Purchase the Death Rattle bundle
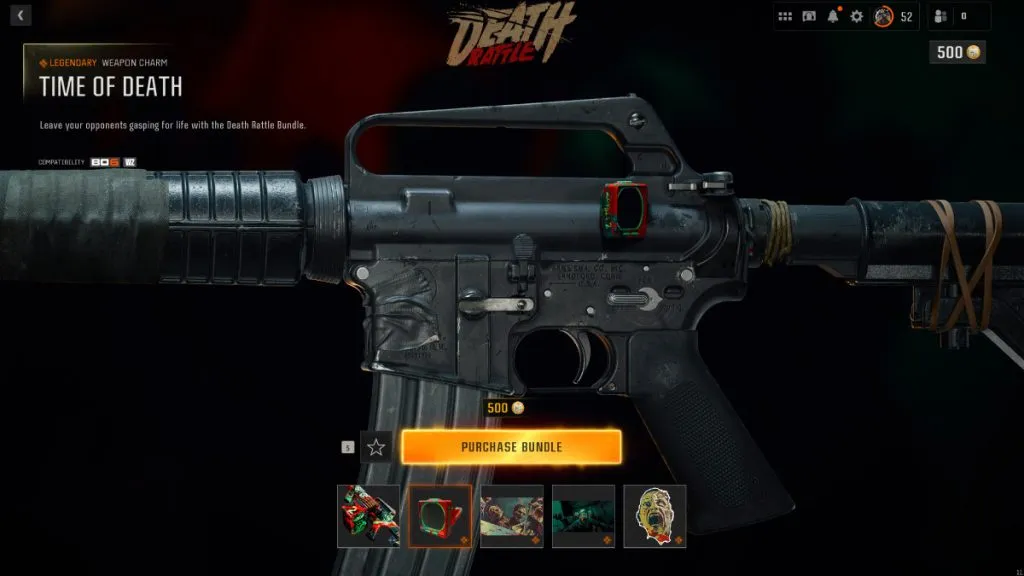 click(511, 447)
